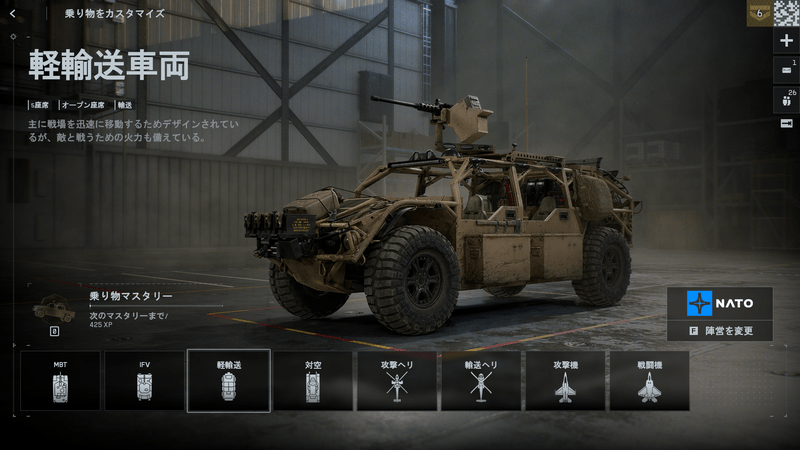The image size is (800, 450).
Task: Go back using the top-left arrow
Action: [x=12, y=14]
